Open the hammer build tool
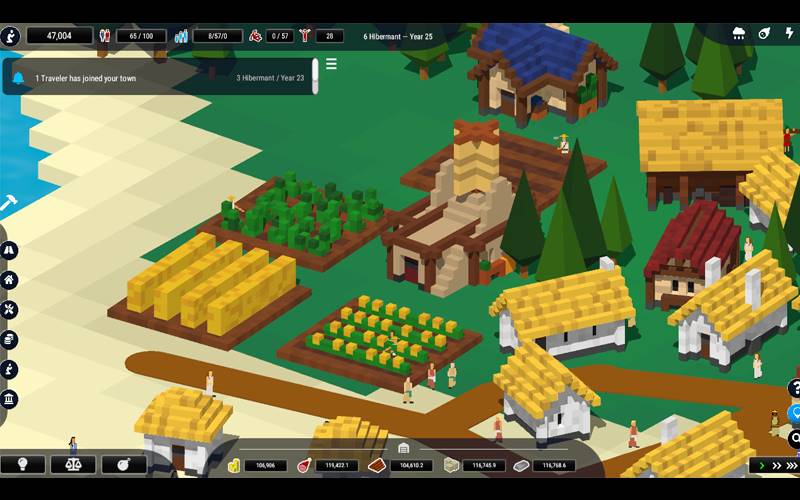The width and height of the screenshot is (800, 500). [8, 202]
